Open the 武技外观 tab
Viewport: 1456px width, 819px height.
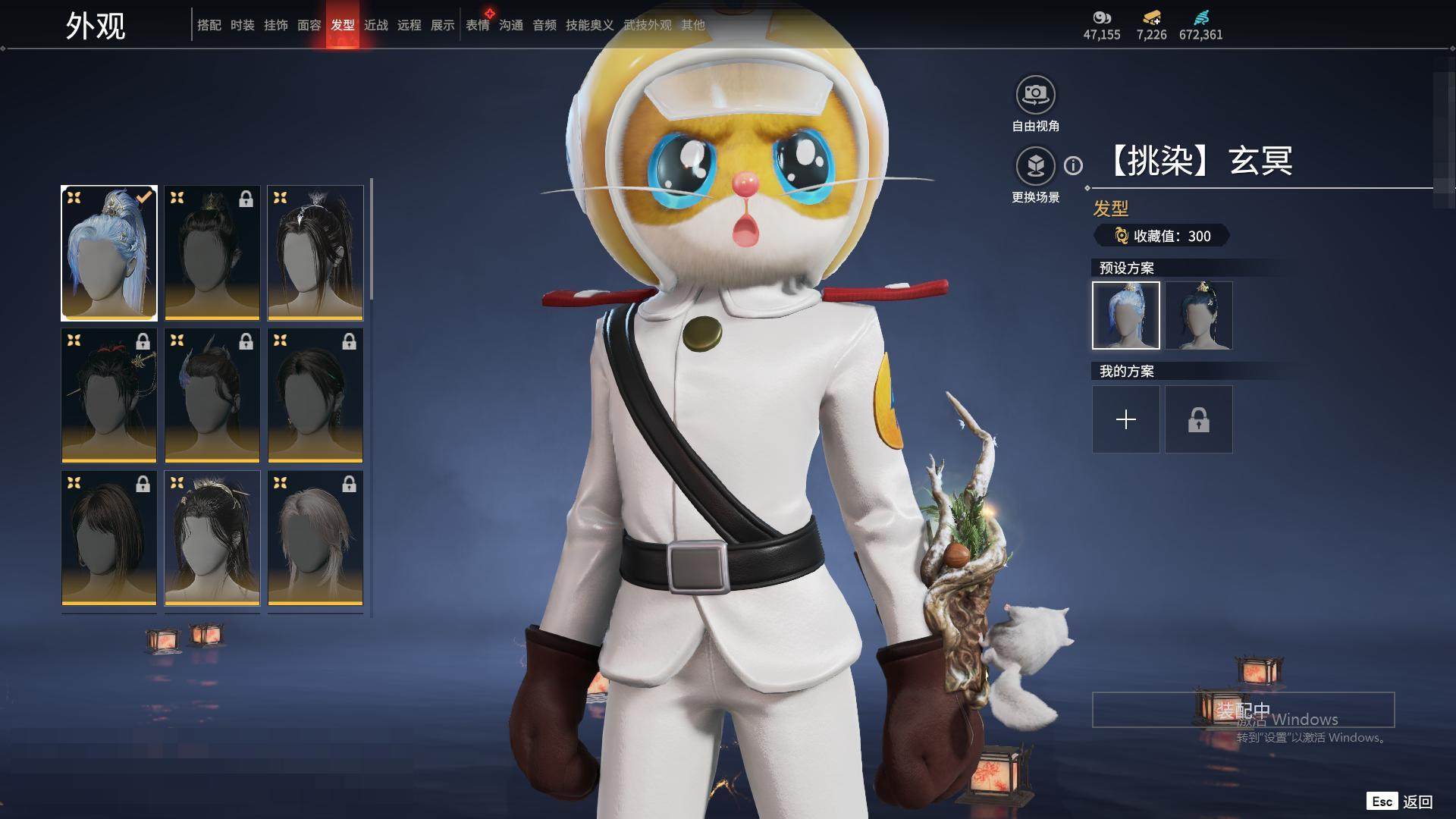(x=647, y=25)
